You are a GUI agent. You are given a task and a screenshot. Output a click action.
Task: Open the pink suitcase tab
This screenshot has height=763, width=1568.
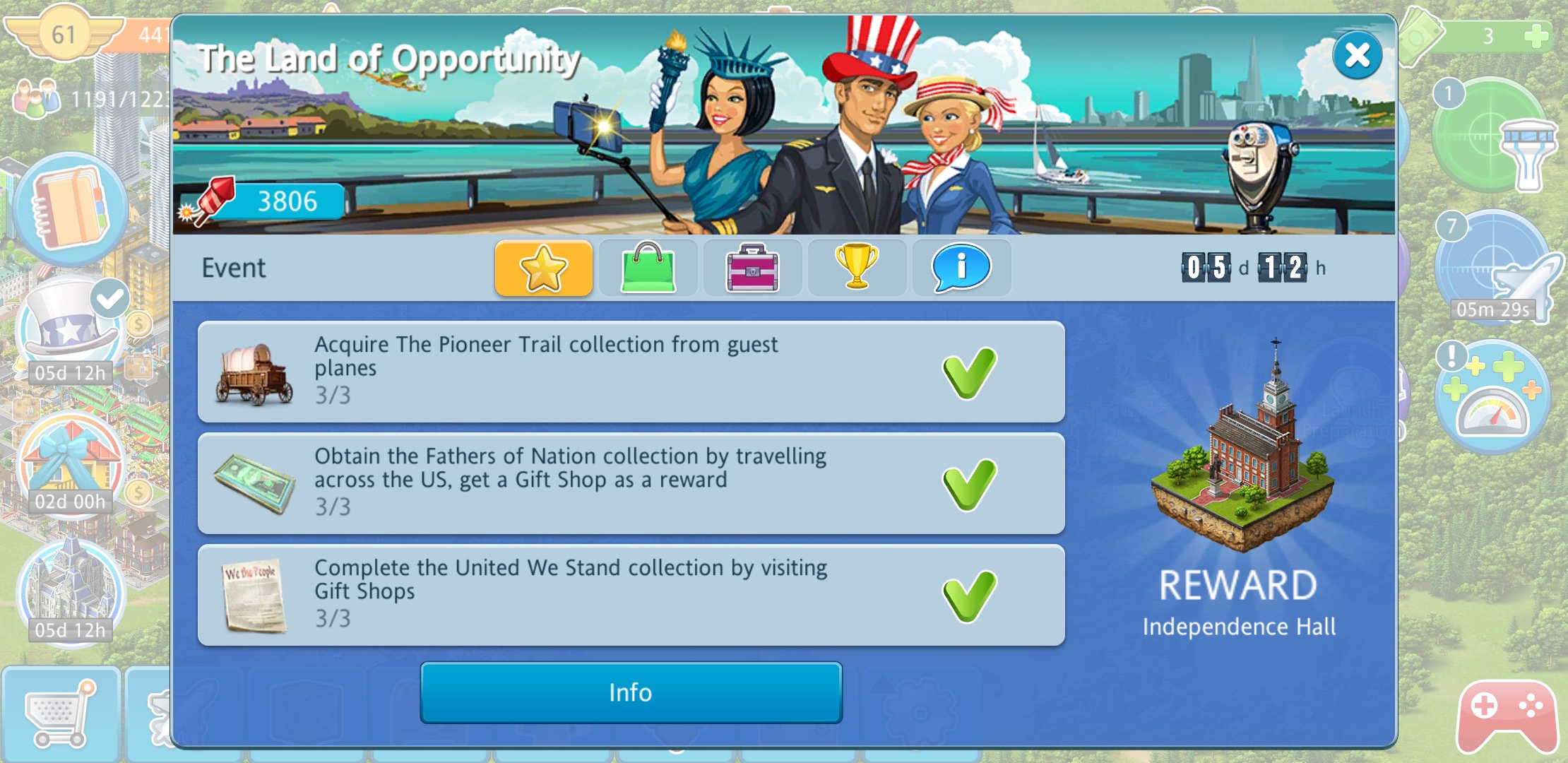pos(752,268)
